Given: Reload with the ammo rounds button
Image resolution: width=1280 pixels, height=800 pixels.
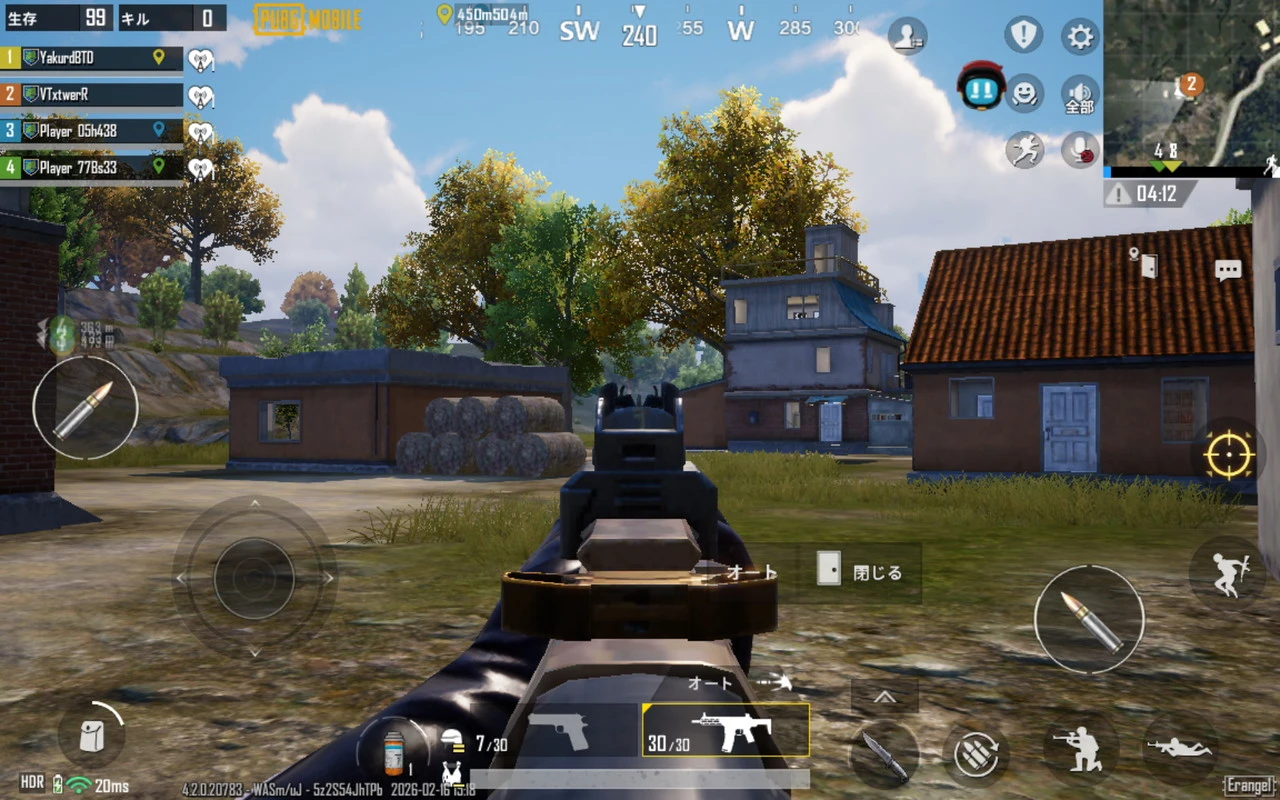Looking at the screenshot, I should click(975, 754).
